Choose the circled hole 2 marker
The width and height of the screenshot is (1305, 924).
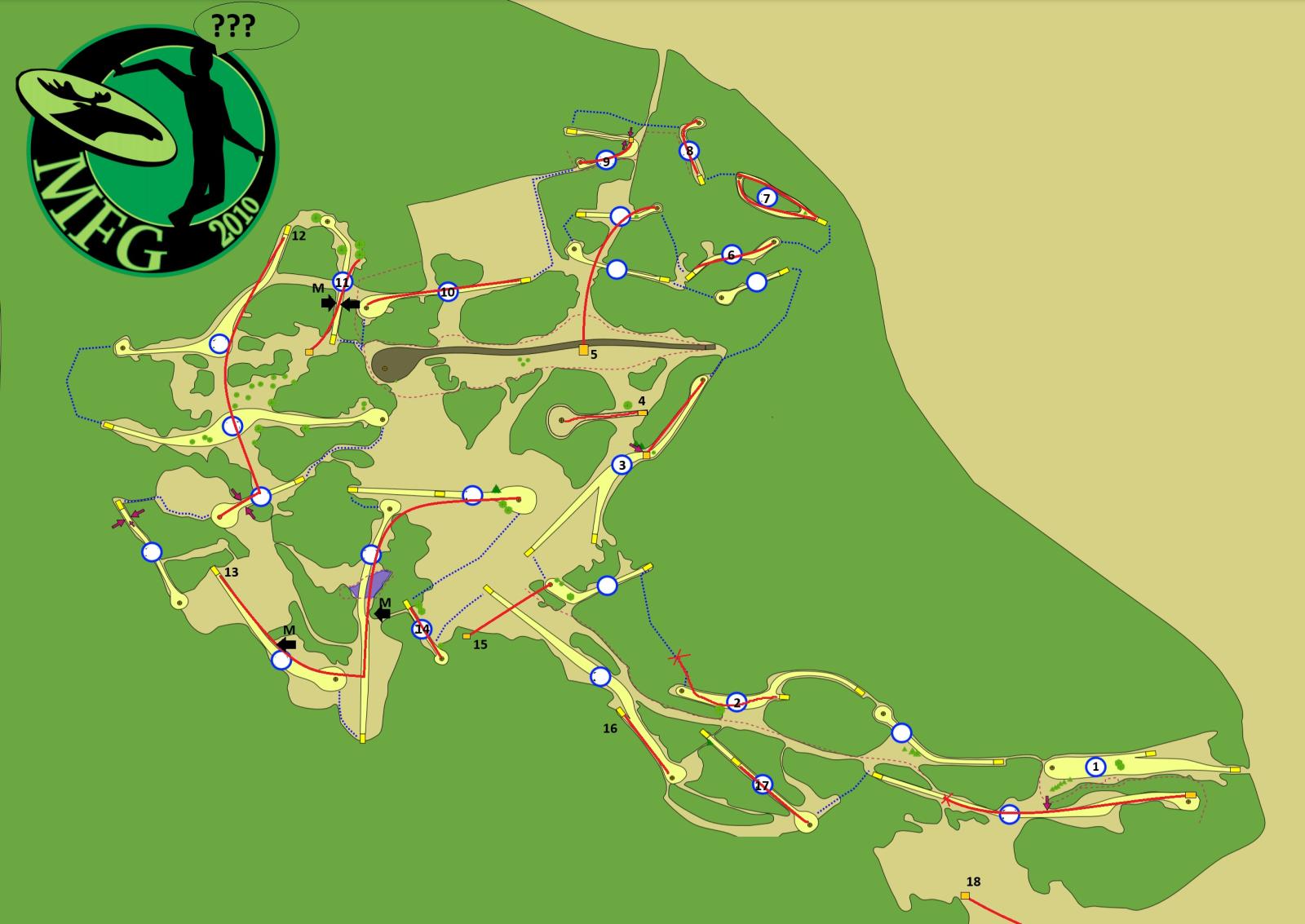tap(737, 702)
